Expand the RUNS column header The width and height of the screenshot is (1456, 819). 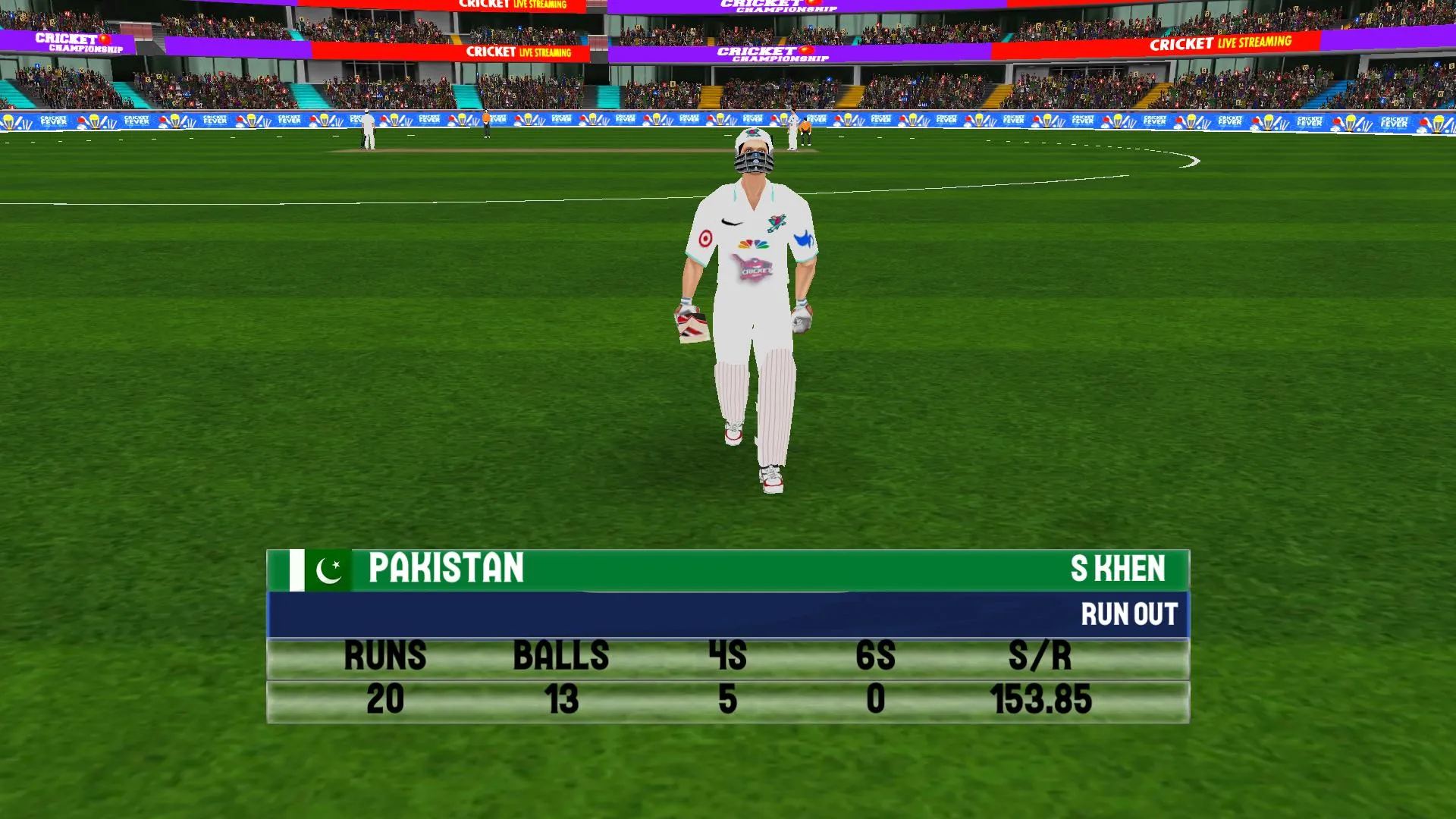385,657
